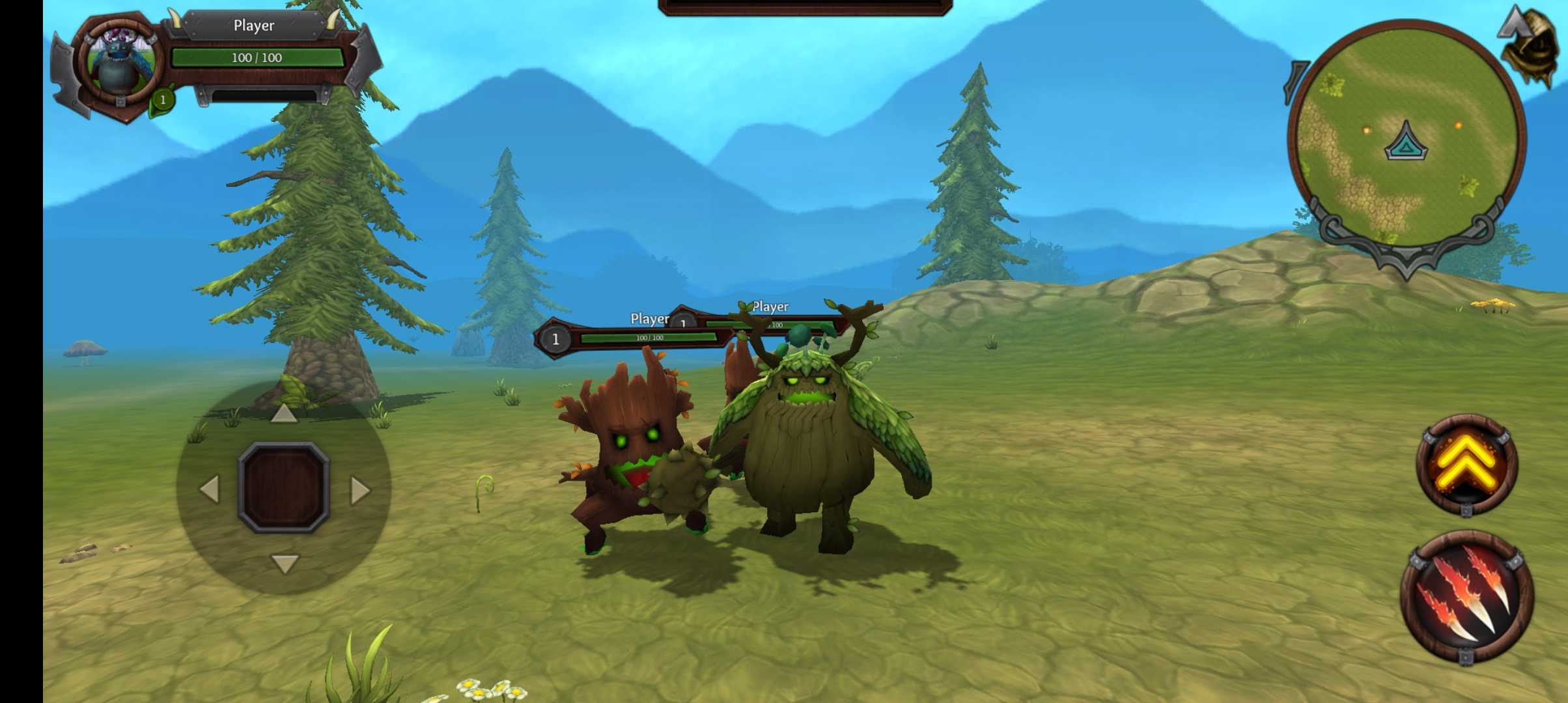Tap the down arrow on the movement pad
This screenshot has height=703, width=1568.
point(284,563)
